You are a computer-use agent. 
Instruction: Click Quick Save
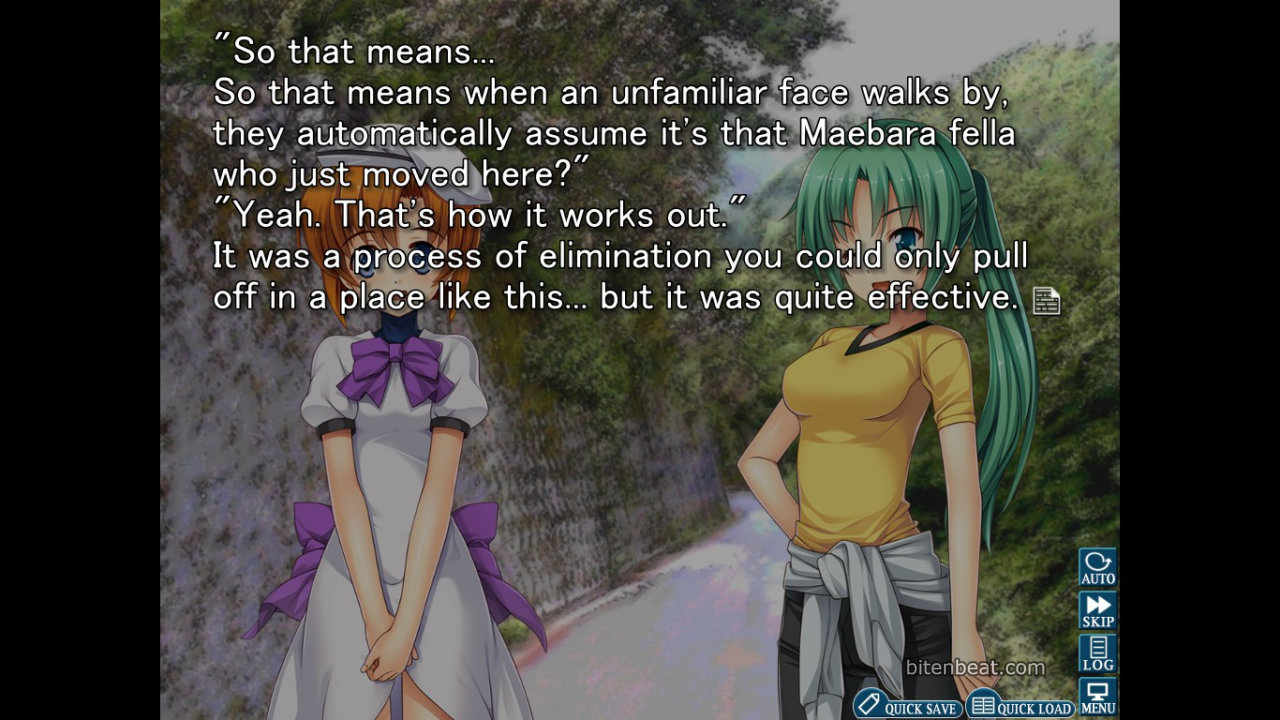click(x=908, y=705)
